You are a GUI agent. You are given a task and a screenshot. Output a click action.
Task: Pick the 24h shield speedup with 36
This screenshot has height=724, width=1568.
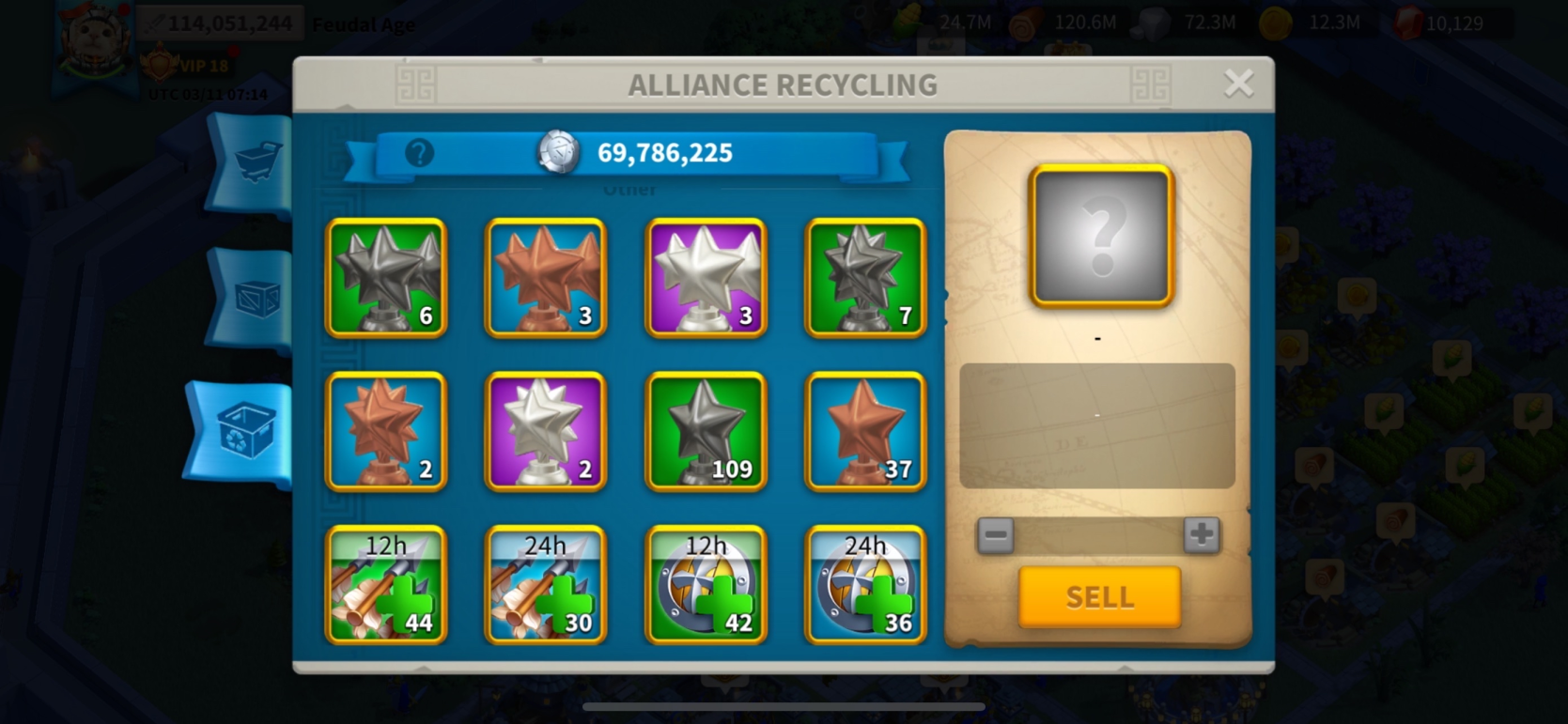tap(865, 584)
